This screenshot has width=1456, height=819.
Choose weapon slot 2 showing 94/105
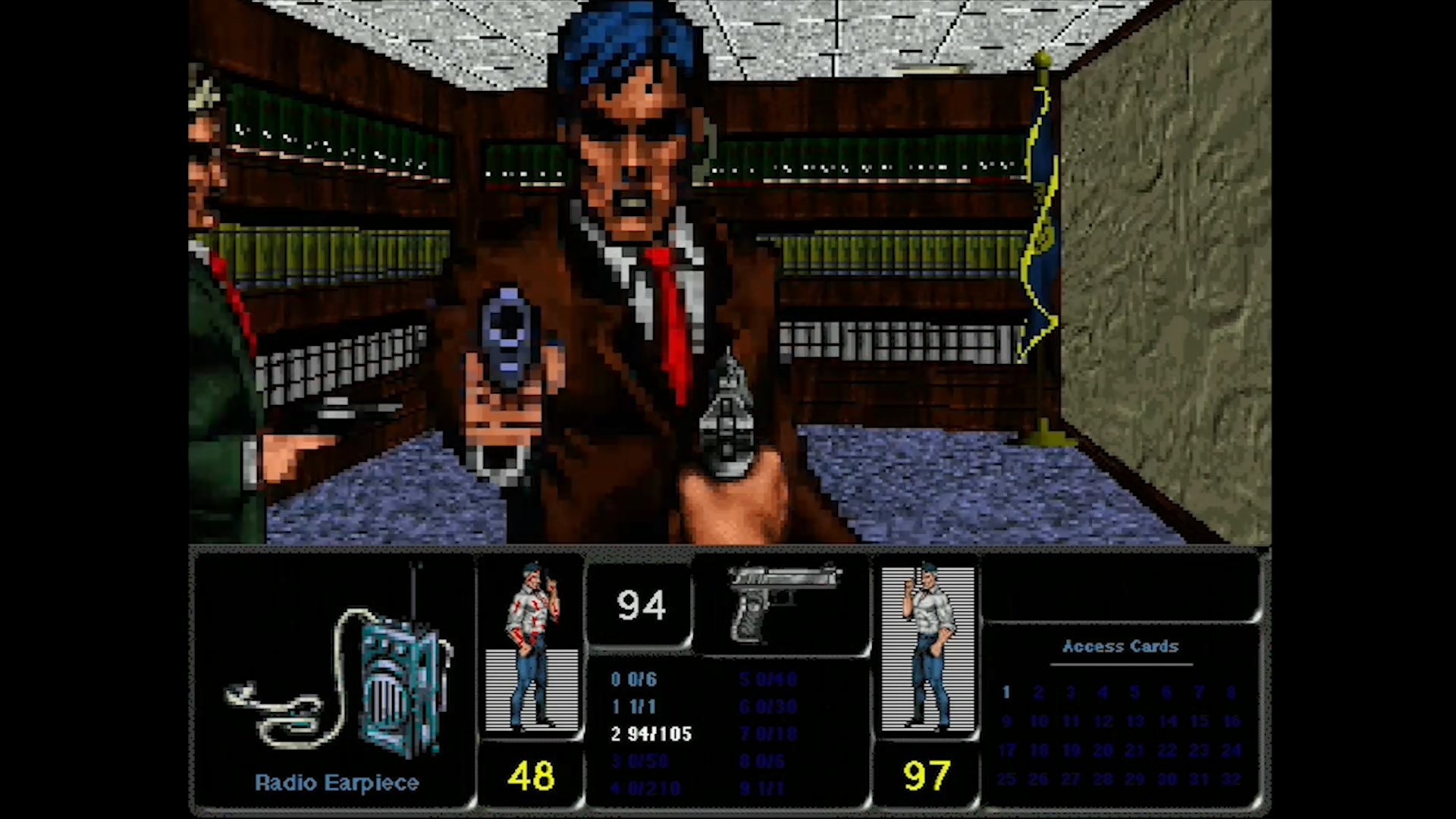[x=651, y=734]
